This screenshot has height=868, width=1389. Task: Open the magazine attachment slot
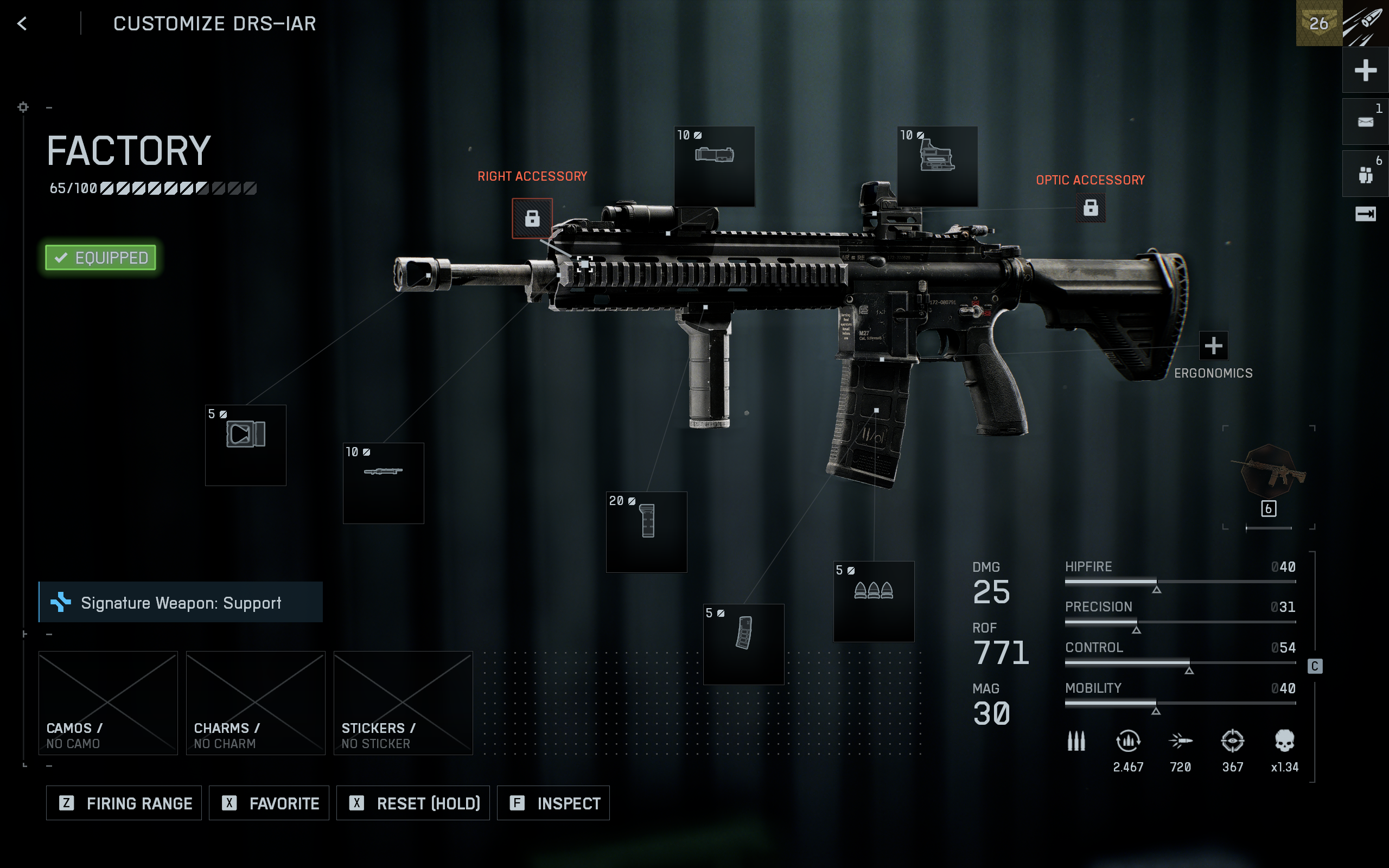point(743,644)
